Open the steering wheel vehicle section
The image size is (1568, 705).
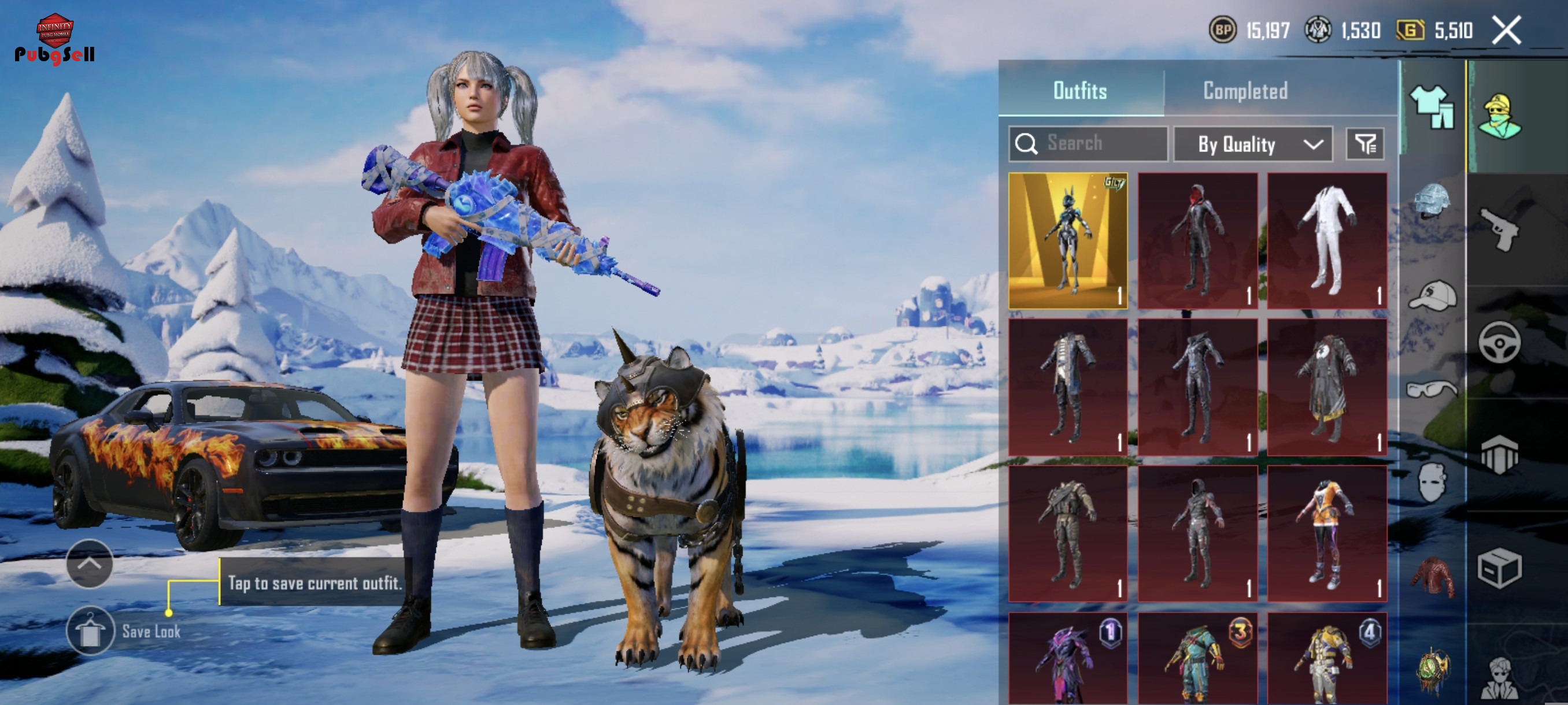click(1499, 342)
